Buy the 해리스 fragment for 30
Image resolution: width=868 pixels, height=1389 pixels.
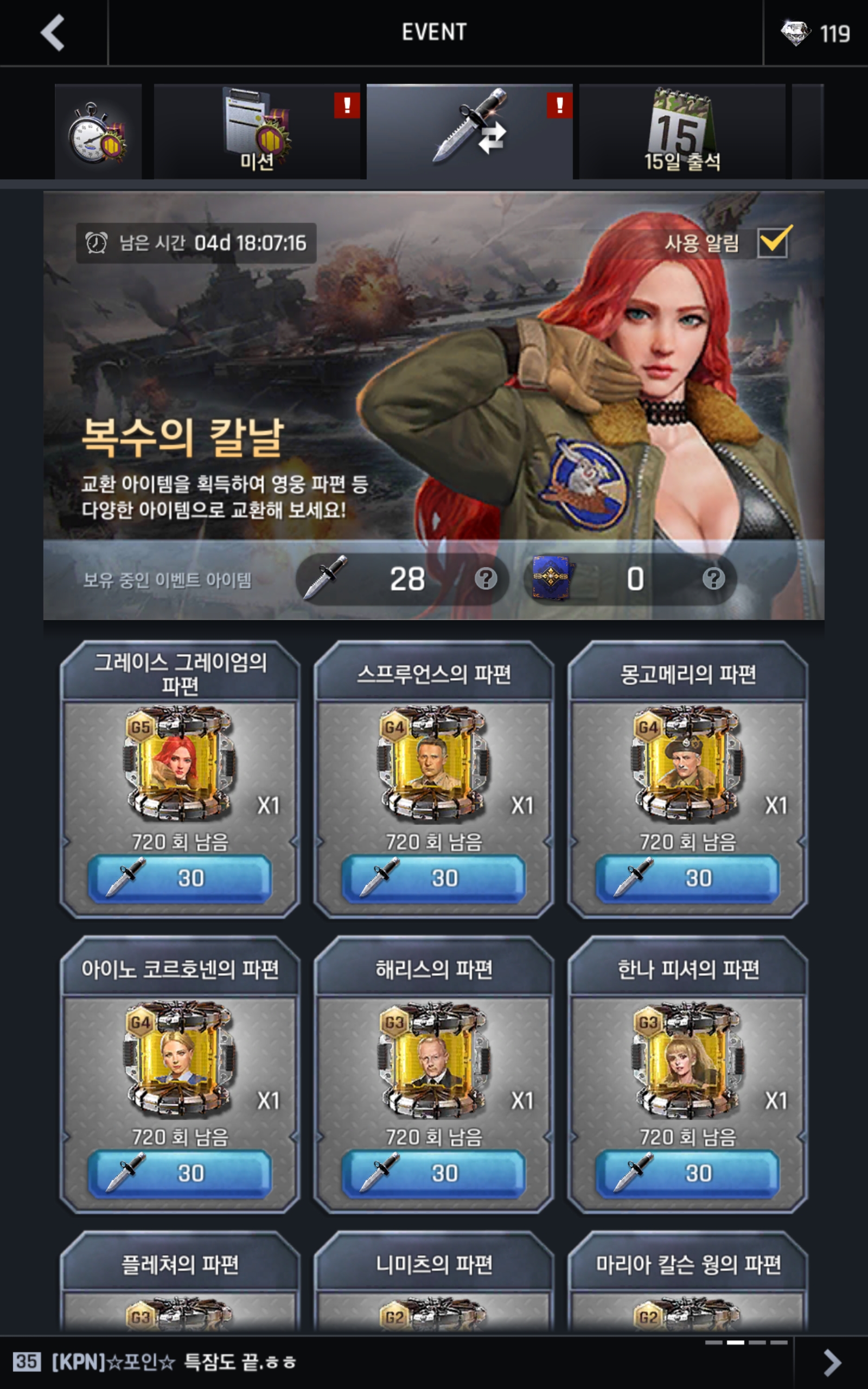coord(433,1173)
